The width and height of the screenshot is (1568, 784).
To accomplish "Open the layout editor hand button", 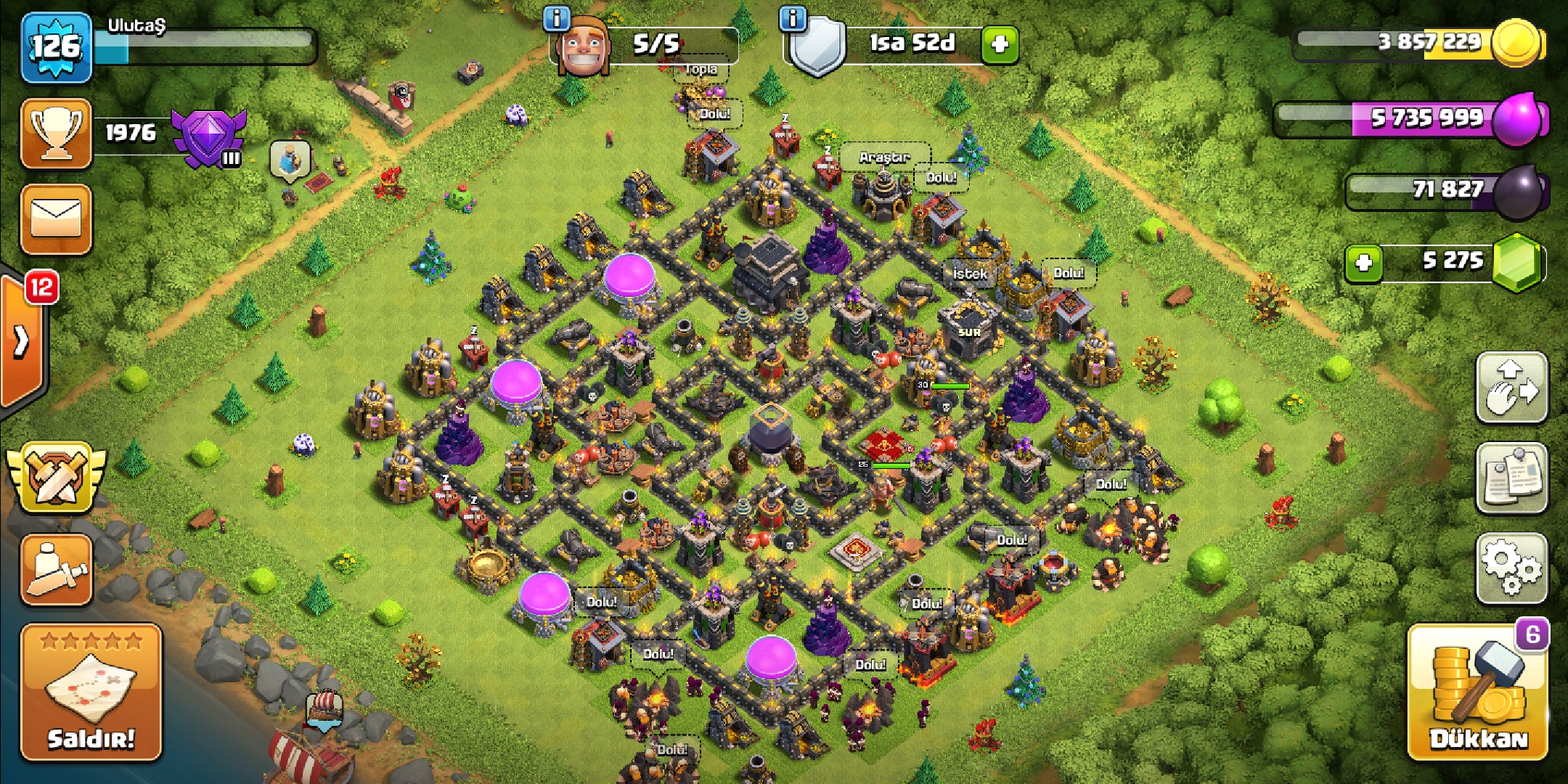I will (1512, 388).
